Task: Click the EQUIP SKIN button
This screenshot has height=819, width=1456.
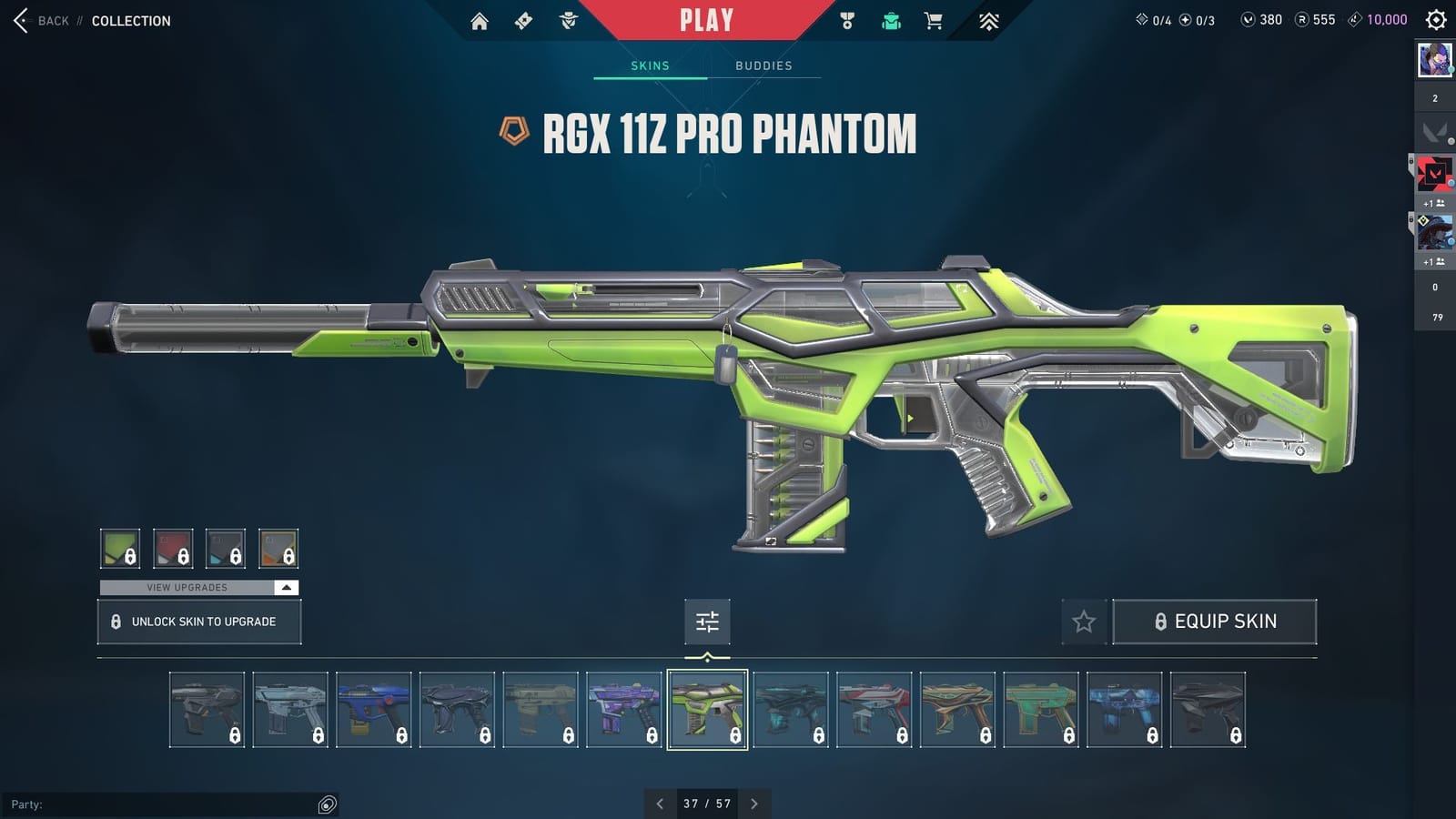Action: (x=1215, y=621)
